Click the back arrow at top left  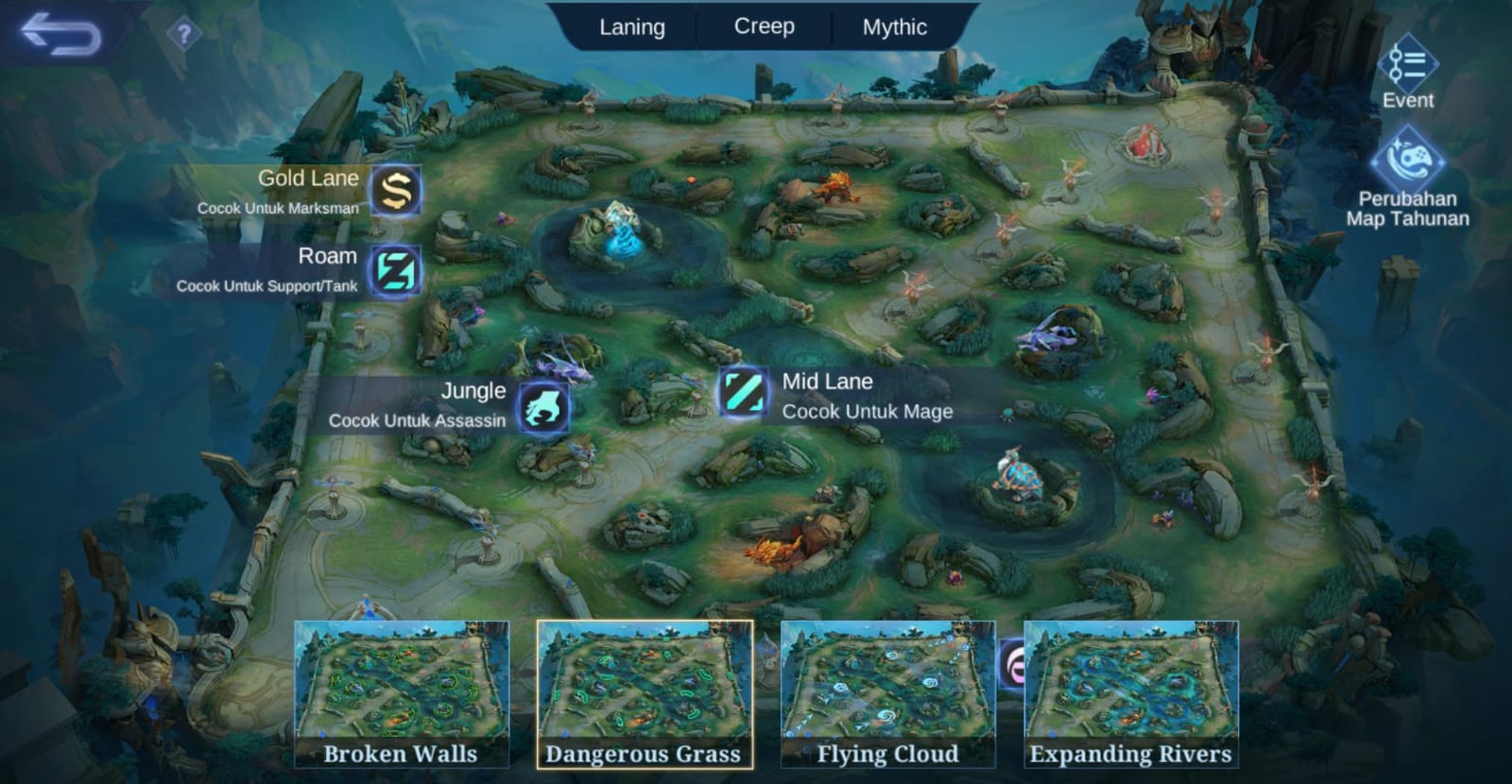pyautogui.click(x=59, y=31)
